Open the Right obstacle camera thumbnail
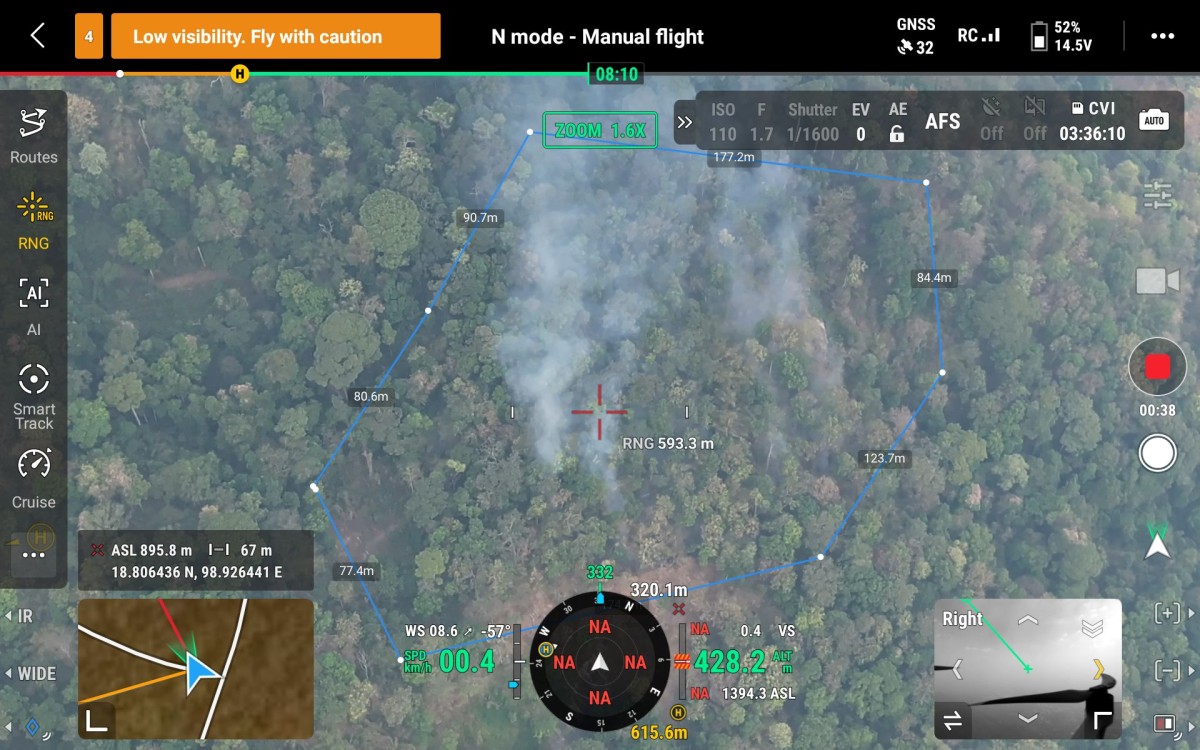1200x750 pixels. click(x=1028, y=665)
